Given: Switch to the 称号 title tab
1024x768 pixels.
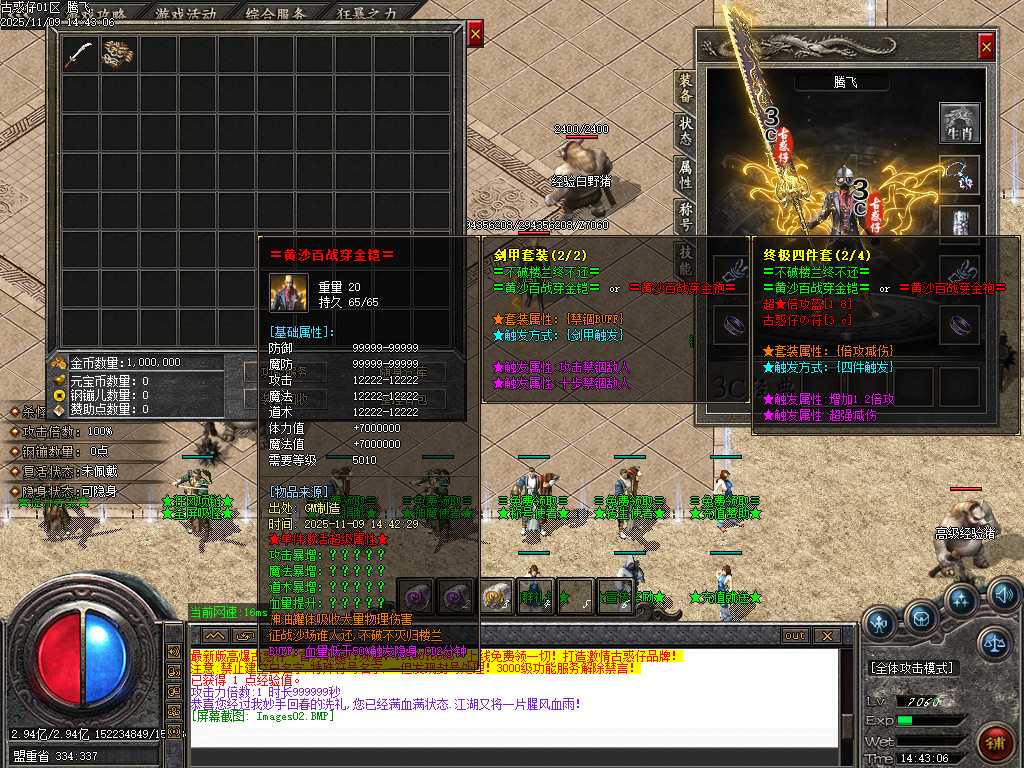Looking at the screenshot, I should (685, 216).
